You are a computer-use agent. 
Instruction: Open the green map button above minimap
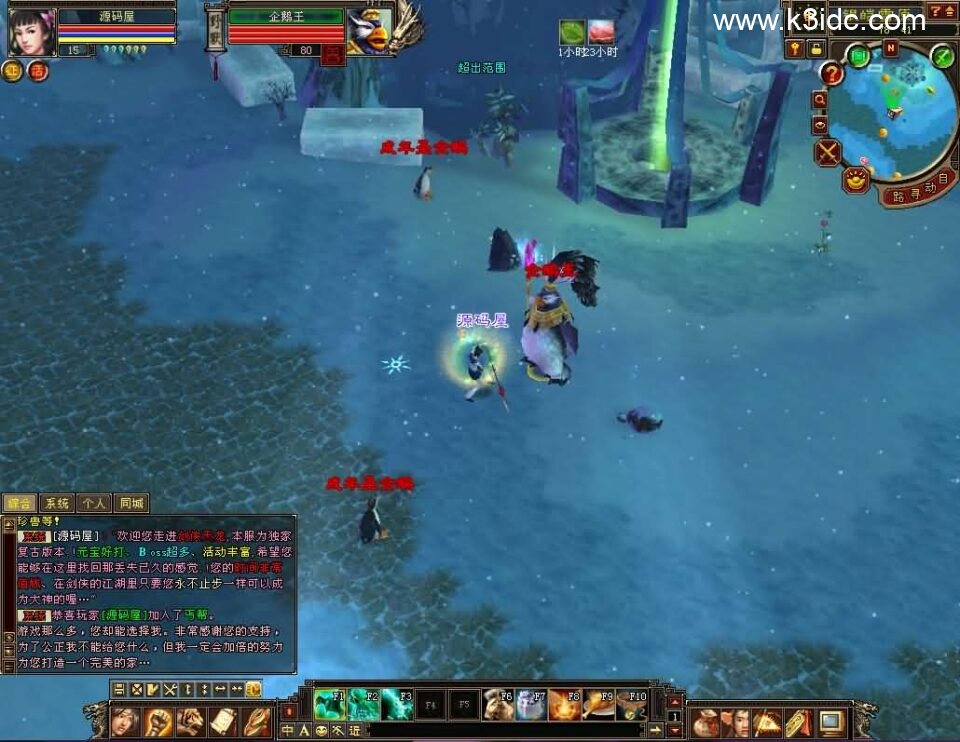click(x=858, y=56)
